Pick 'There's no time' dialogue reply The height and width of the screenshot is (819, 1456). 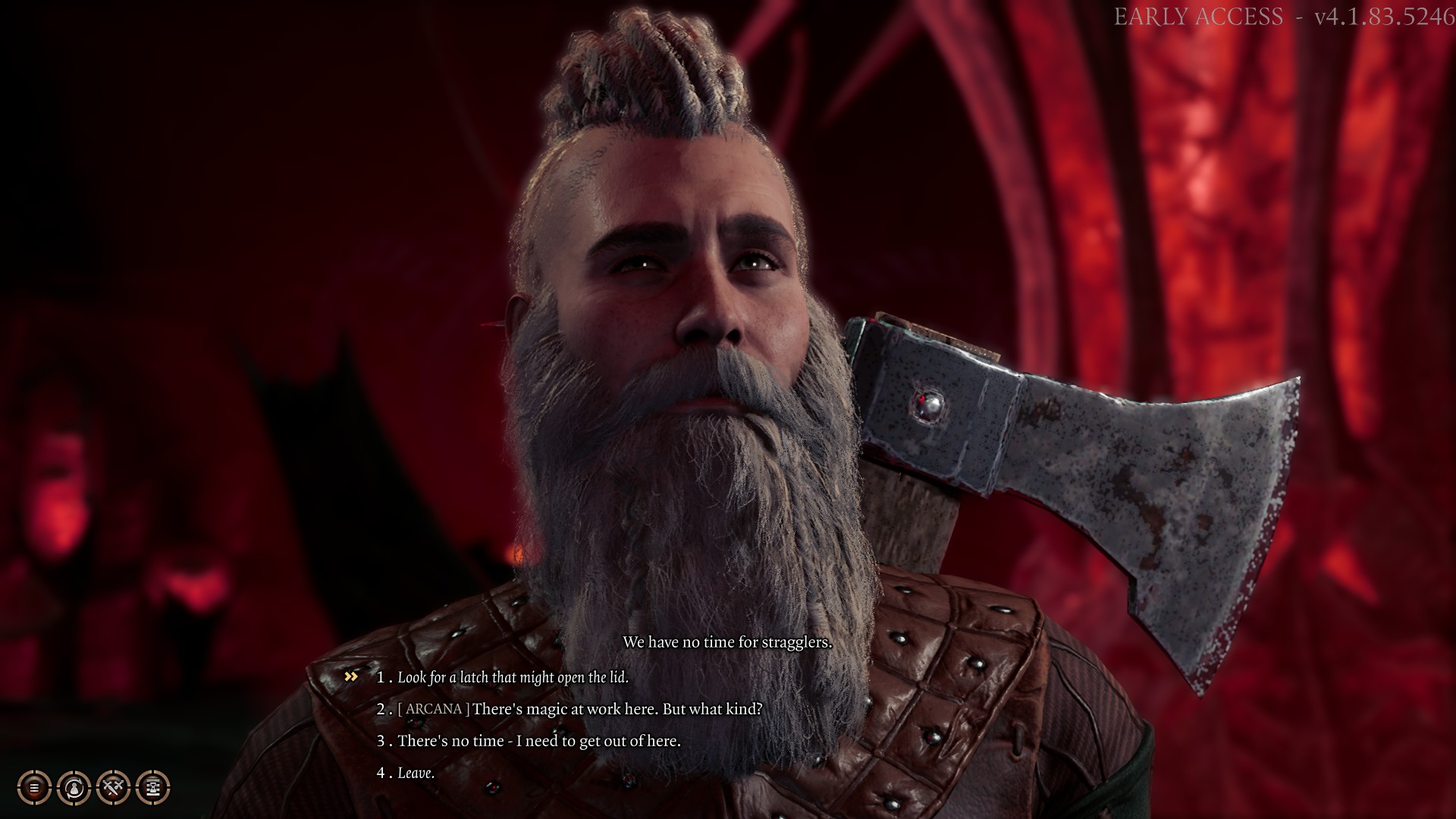(538, 741)
